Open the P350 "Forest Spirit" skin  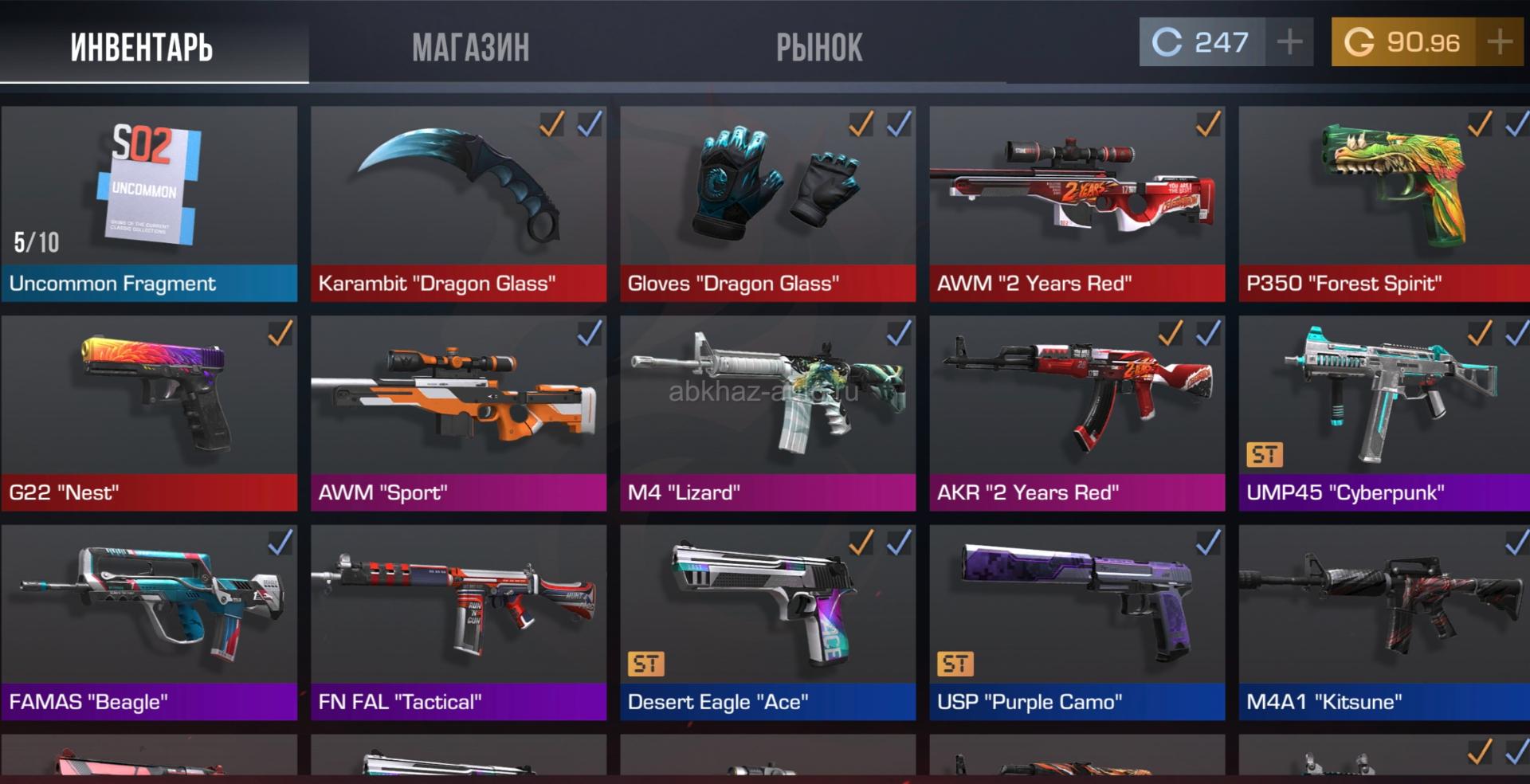[x=1384, y=203]
